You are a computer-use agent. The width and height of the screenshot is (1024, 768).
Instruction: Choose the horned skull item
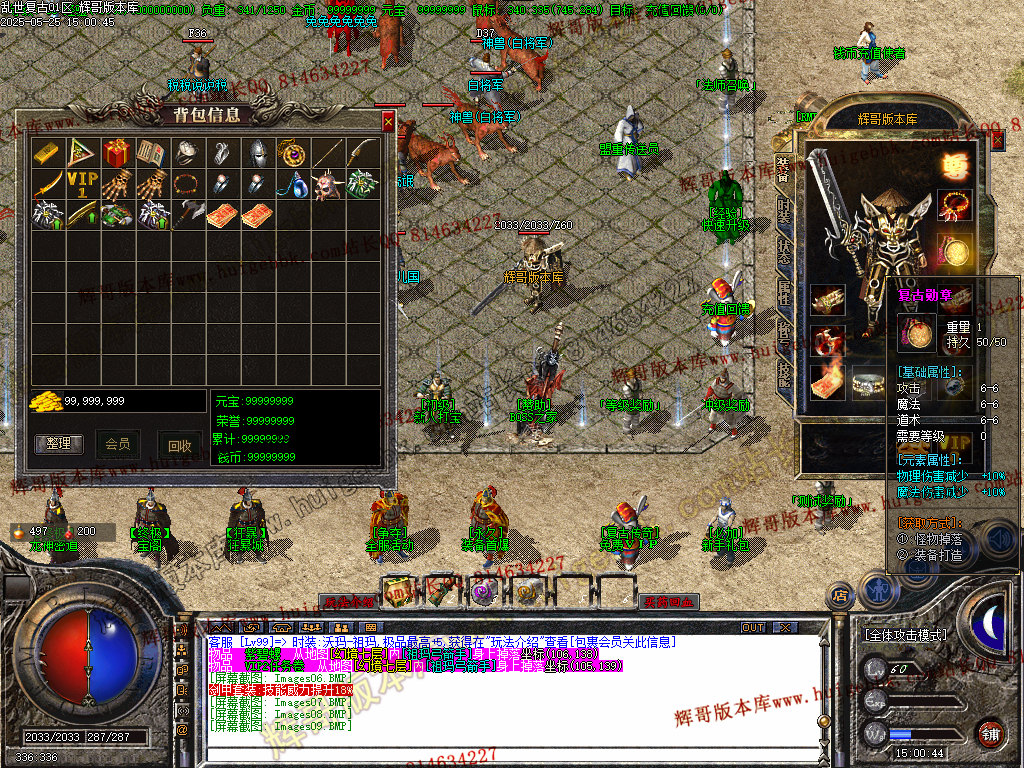click(327, 186)
